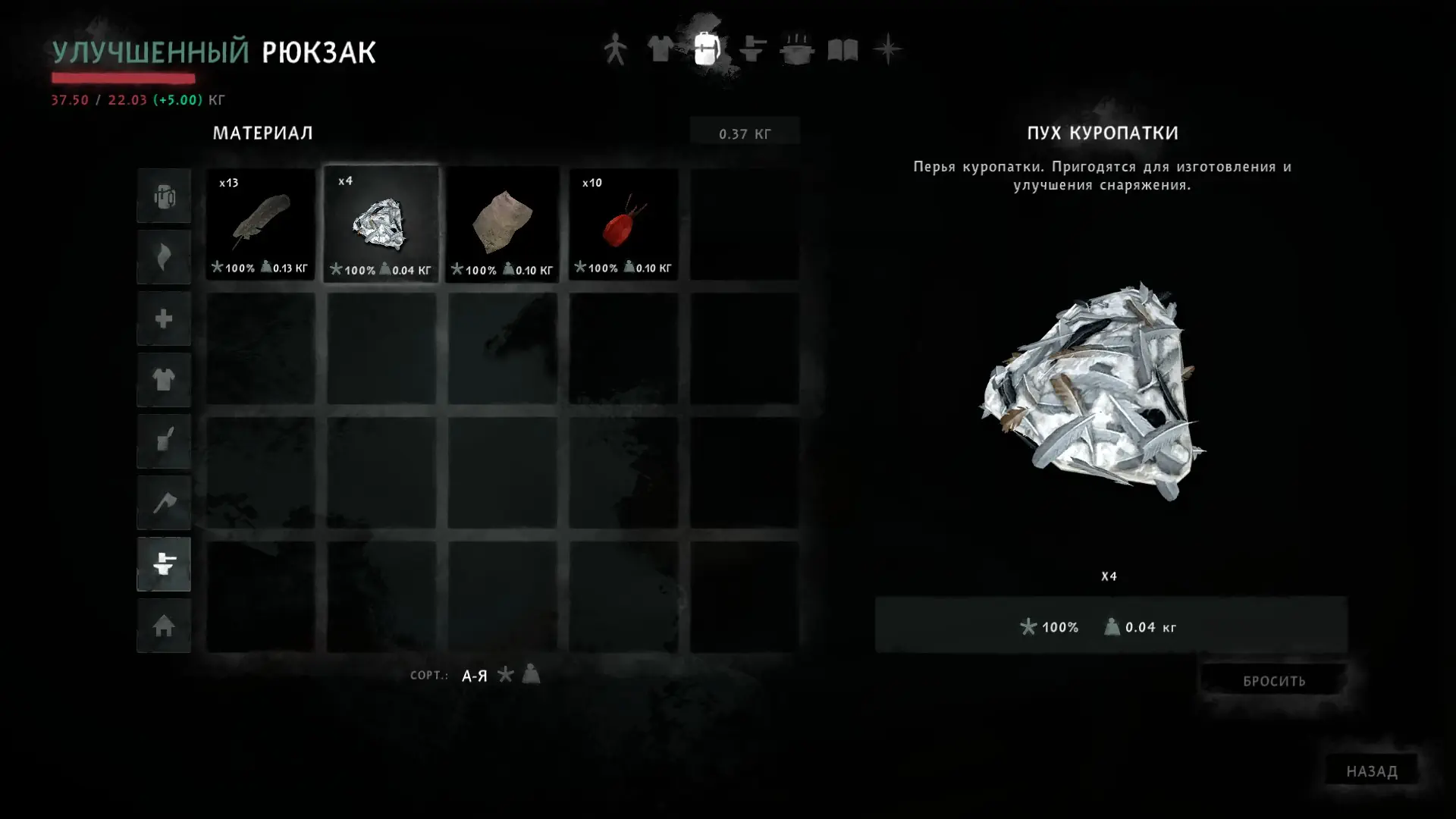Select the crow feather stack slot
The height and width of the screenshot is (819, 1456).
pos(260,224)
